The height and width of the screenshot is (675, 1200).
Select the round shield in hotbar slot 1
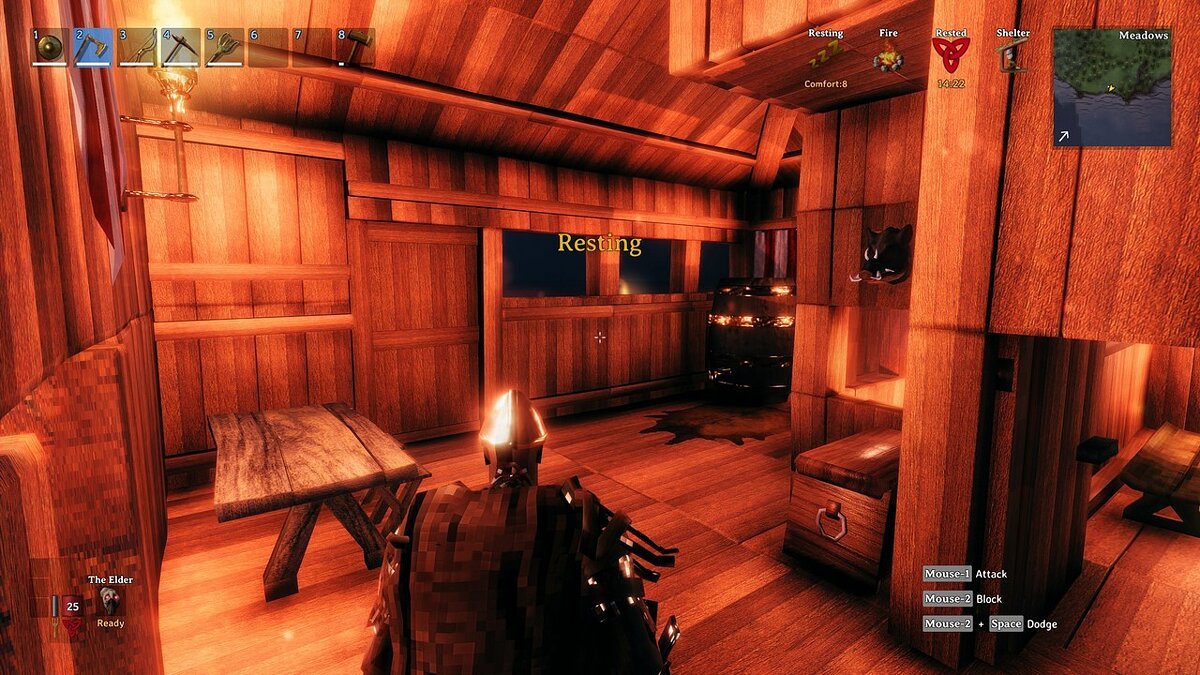click(50, 47)
